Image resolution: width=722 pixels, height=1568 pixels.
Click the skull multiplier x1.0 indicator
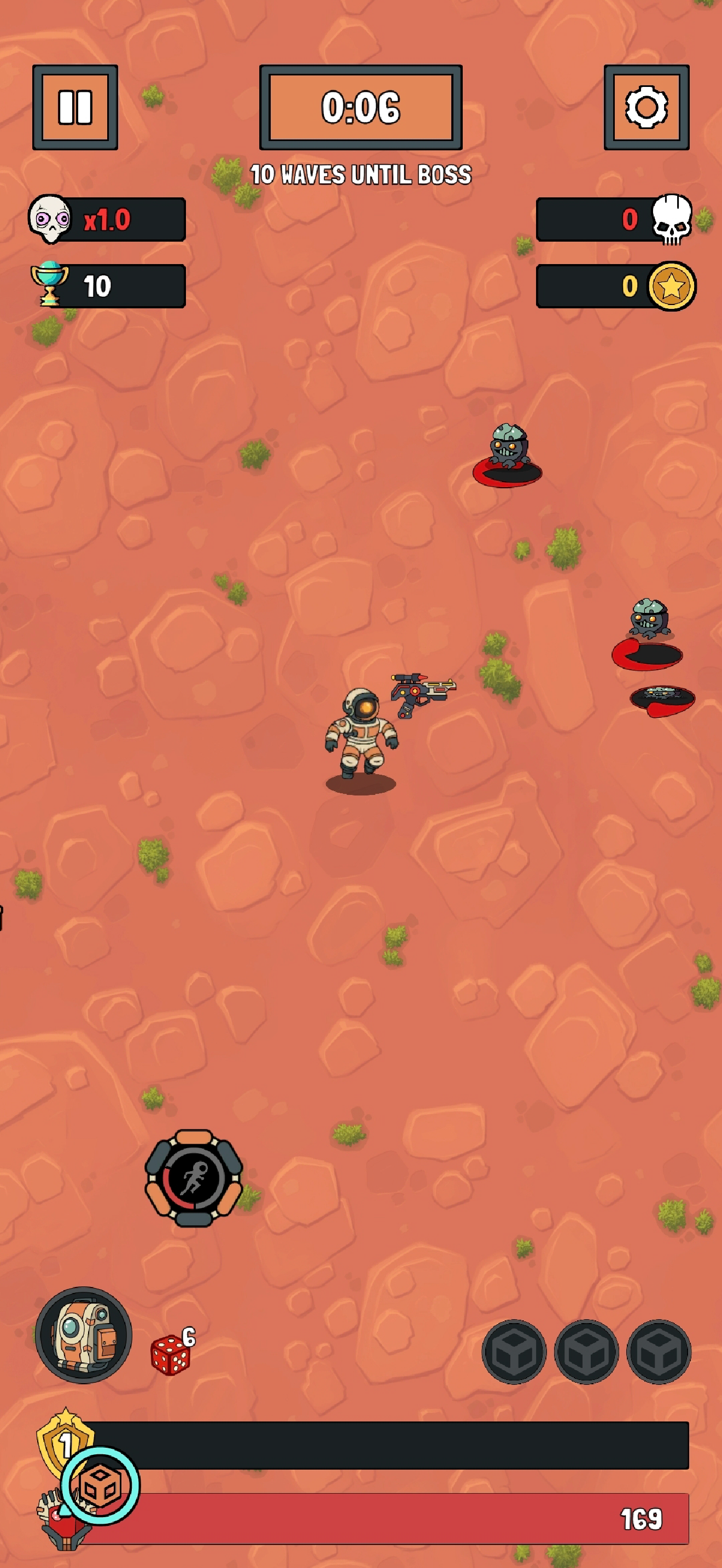pos(107,220)
